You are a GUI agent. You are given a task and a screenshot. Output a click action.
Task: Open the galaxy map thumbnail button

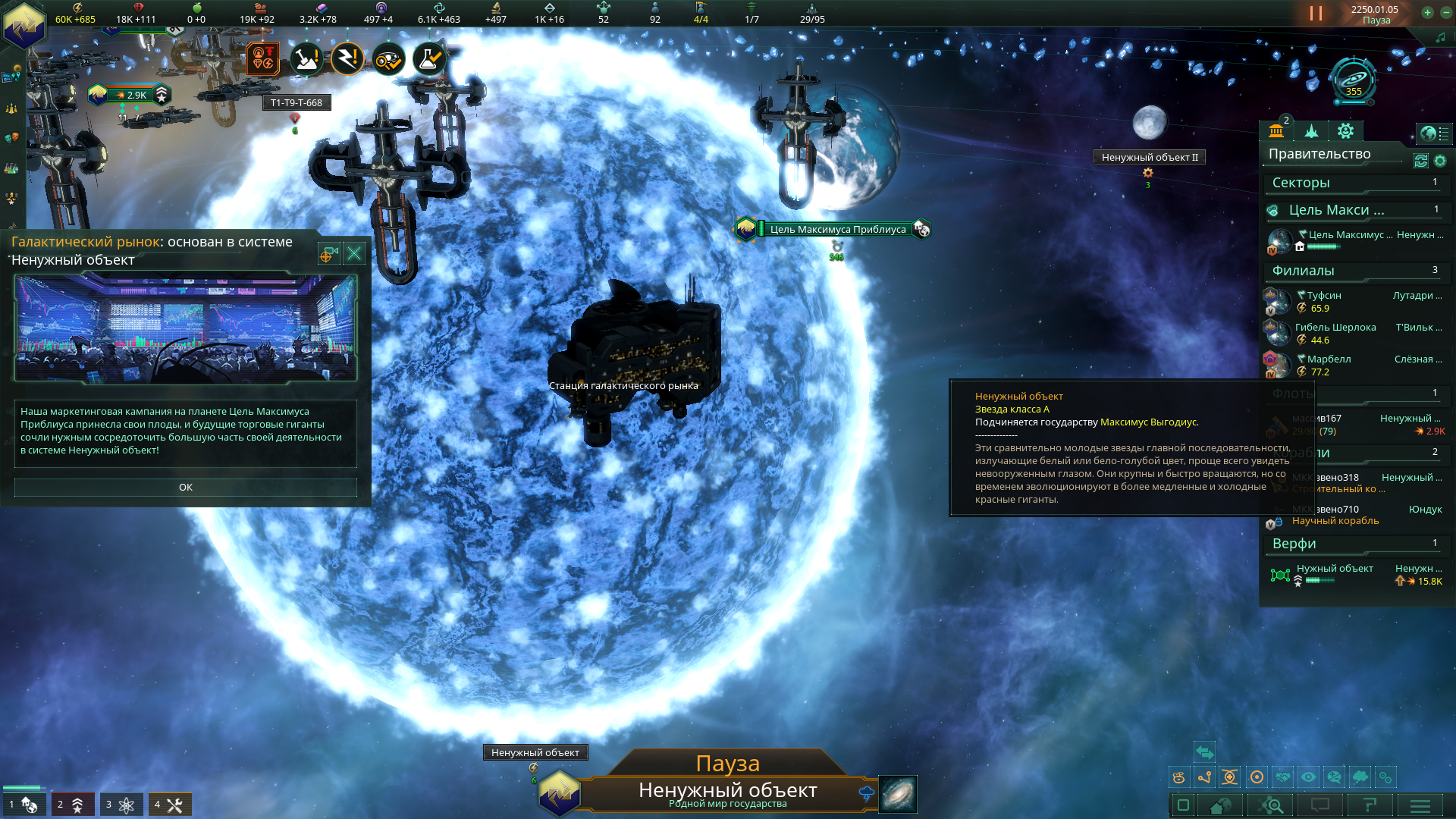tap(898, 794)
